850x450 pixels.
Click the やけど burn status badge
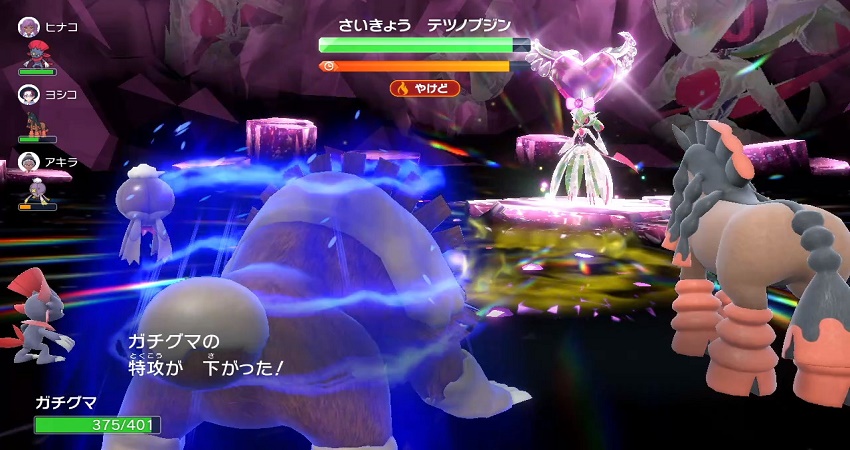point(425,88)
